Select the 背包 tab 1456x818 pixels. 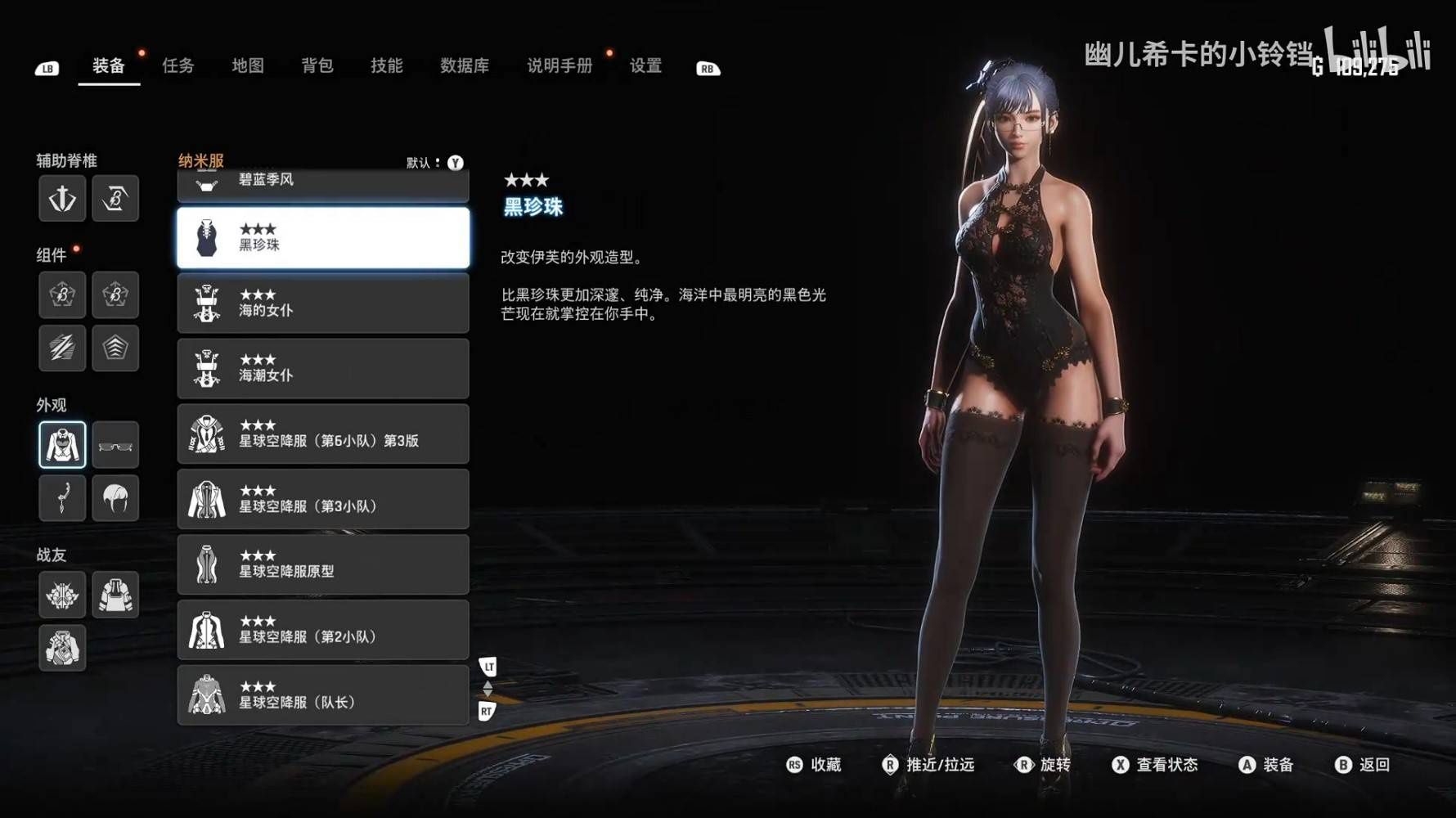coord(317,66)
